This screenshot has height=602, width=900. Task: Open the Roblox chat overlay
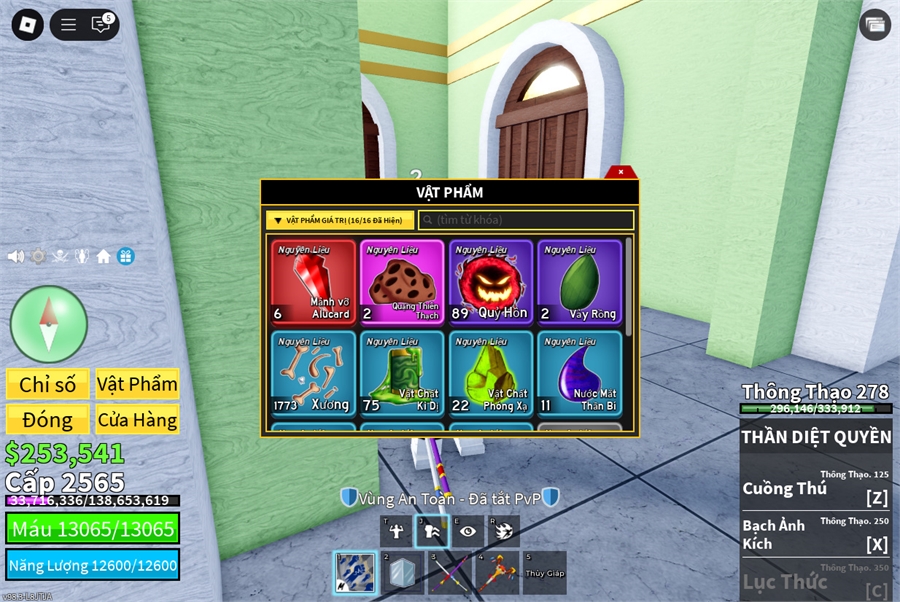coord(101,25)
